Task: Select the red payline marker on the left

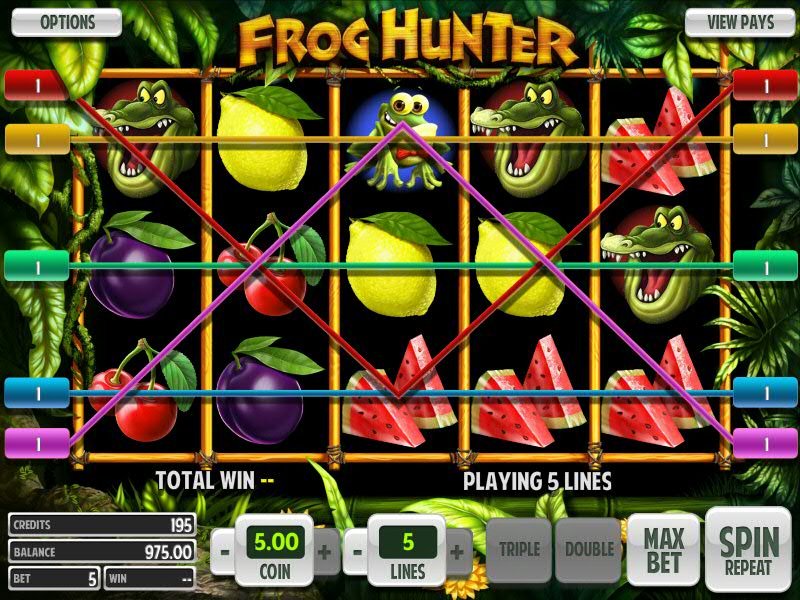Action: [37, 85]
